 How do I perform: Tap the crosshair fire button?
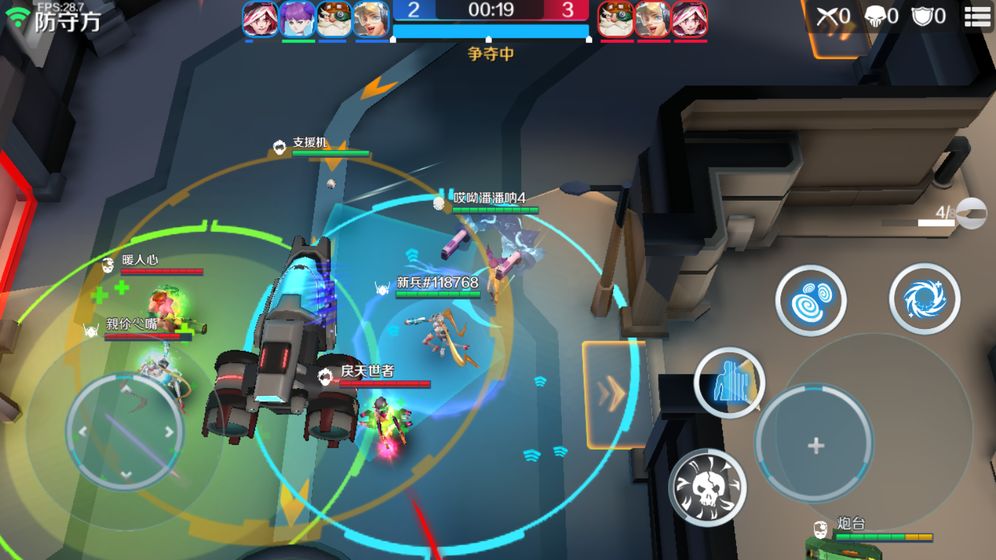[x=815, y=445]
